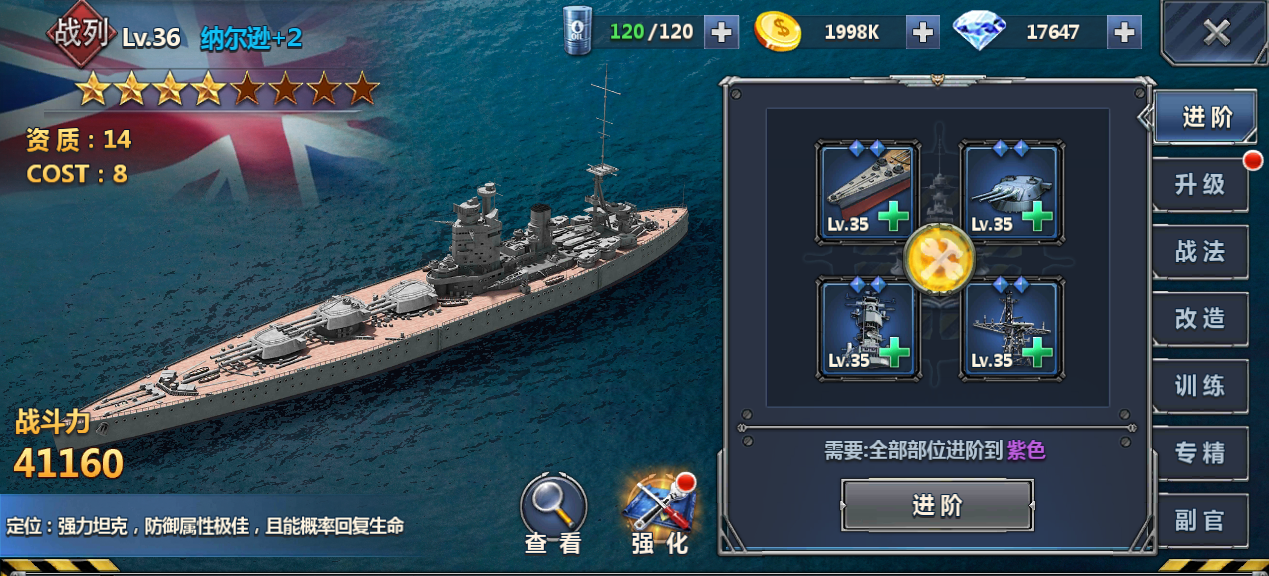1269x576 pixels.
Task: Click the gold wrench emblem in center
Action: (939, 258)
